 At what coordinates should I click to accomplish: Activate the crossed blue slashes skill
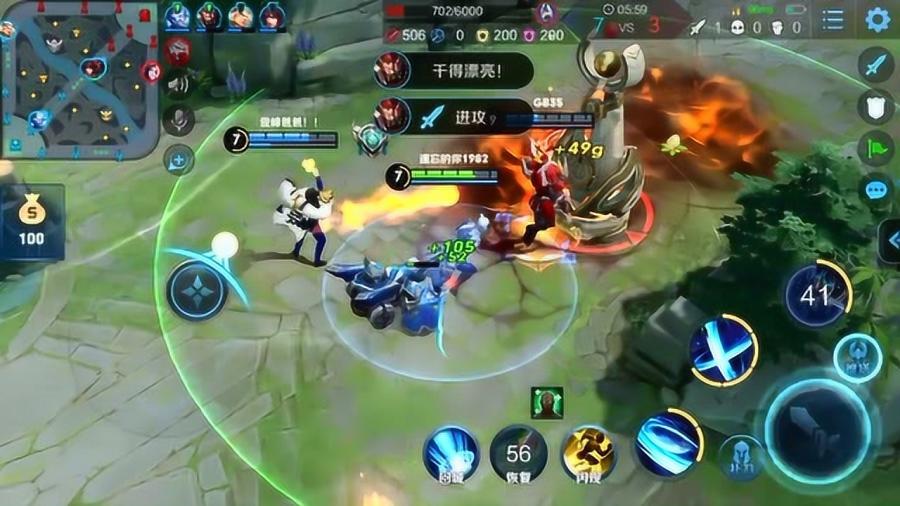pos(723,351)
